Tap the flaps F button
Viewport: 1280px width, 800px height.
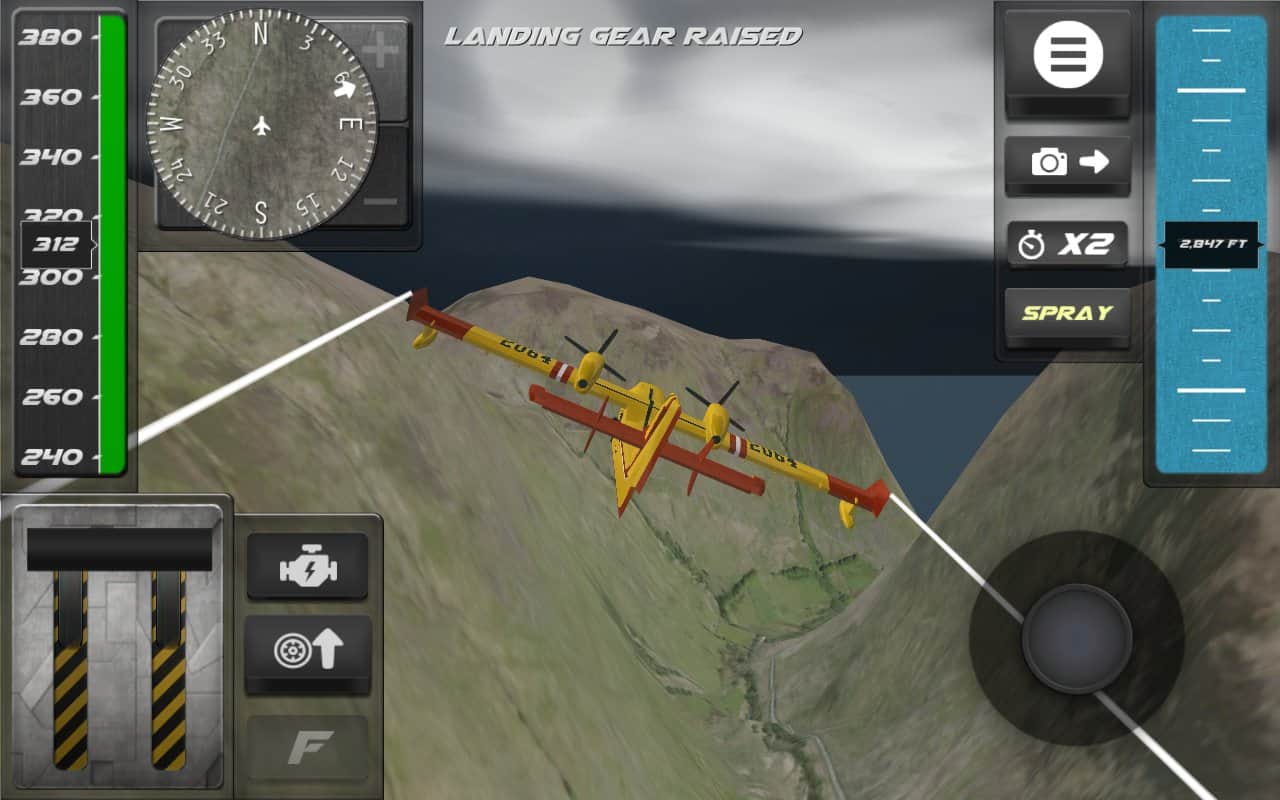click(x=308, y=748)
